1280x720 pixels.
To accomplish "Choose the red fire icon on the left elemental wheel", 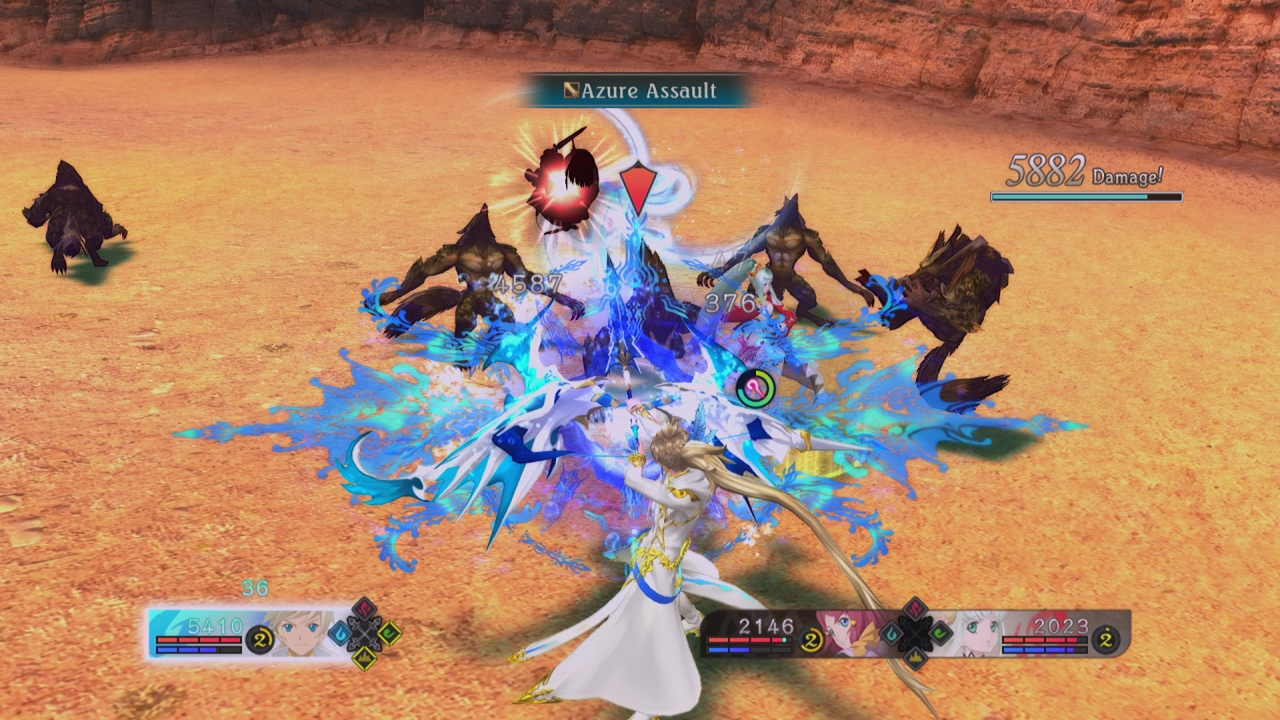I will (364, 609).
